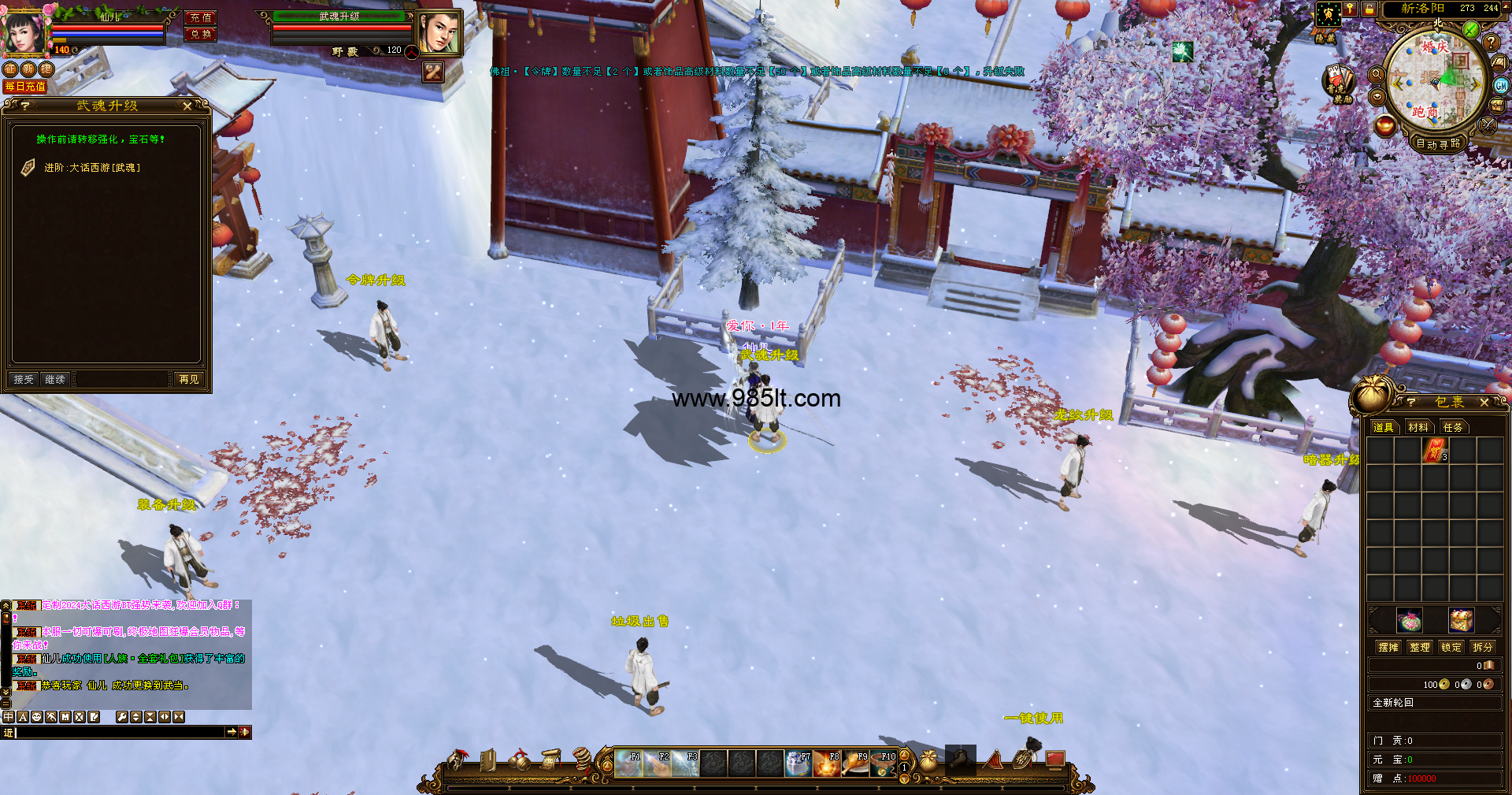The width and height of the screenshot is (1512, 795).
Task: Open the 摆摊 stall setup
Action: point(1388,647)
